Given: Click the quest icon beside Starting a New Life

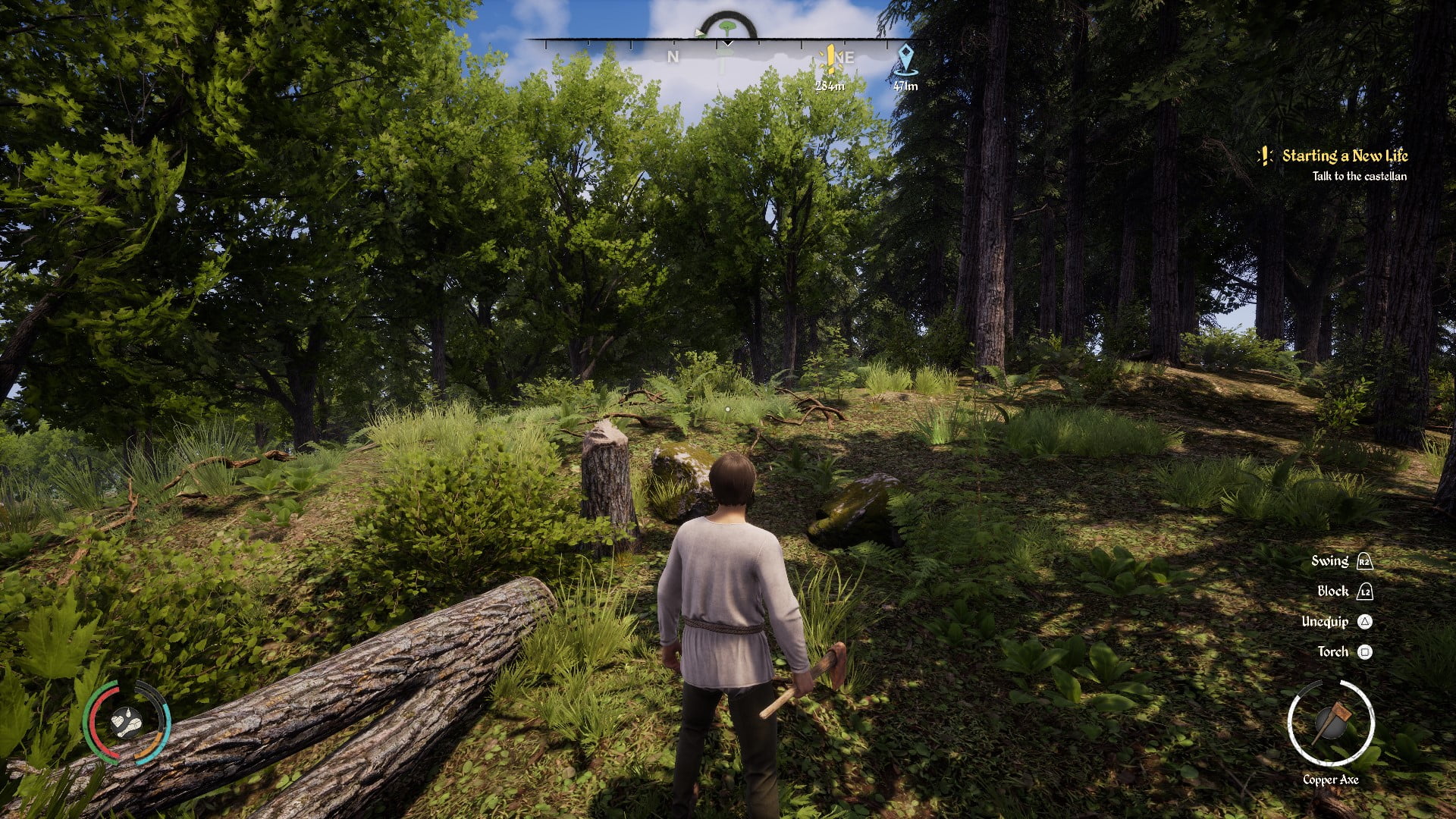Looking at the screenshot, I should pos(1263,156).
